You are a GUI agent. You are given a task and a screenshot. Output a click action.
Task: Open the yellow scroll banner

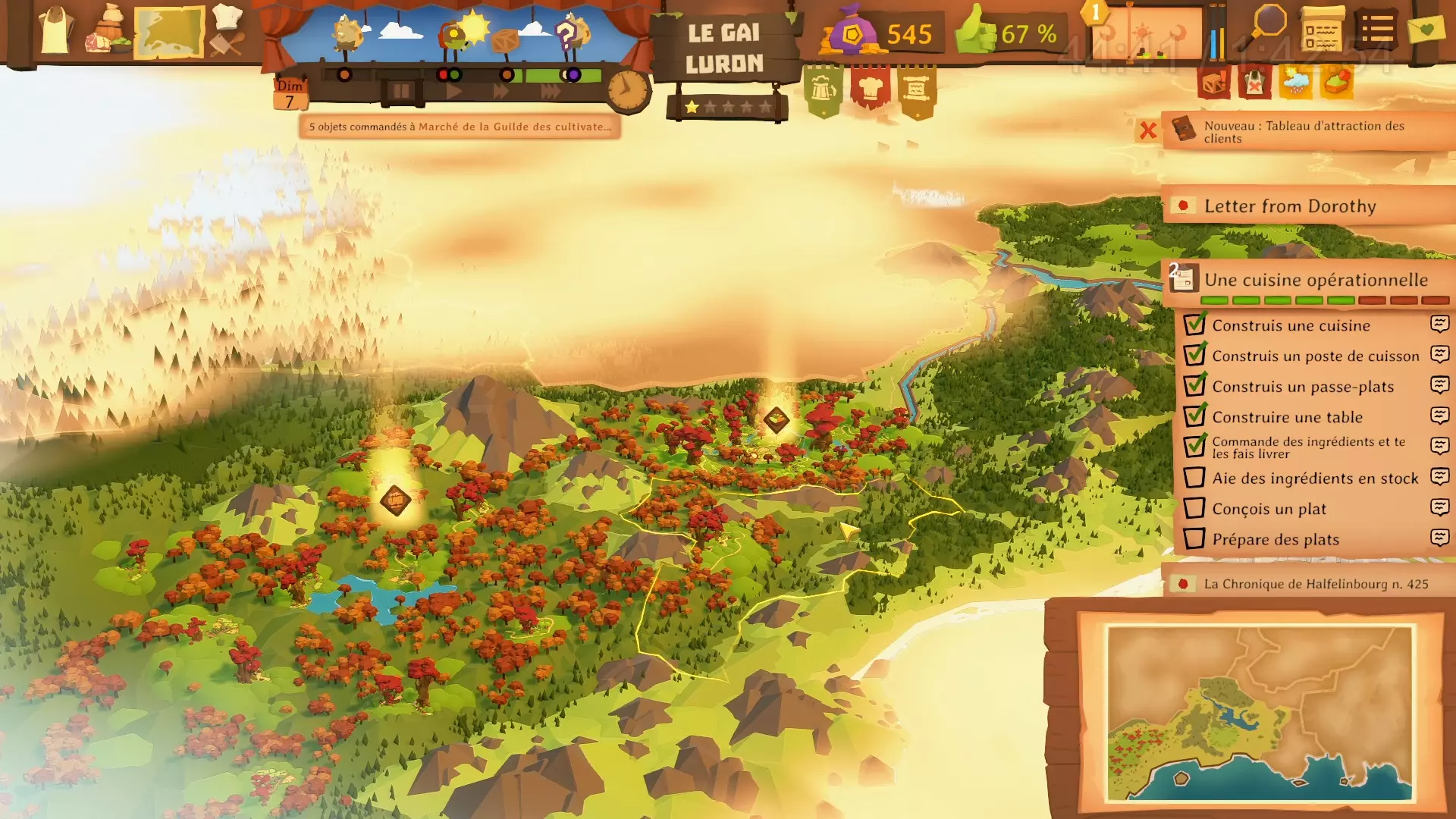(917, 90)
